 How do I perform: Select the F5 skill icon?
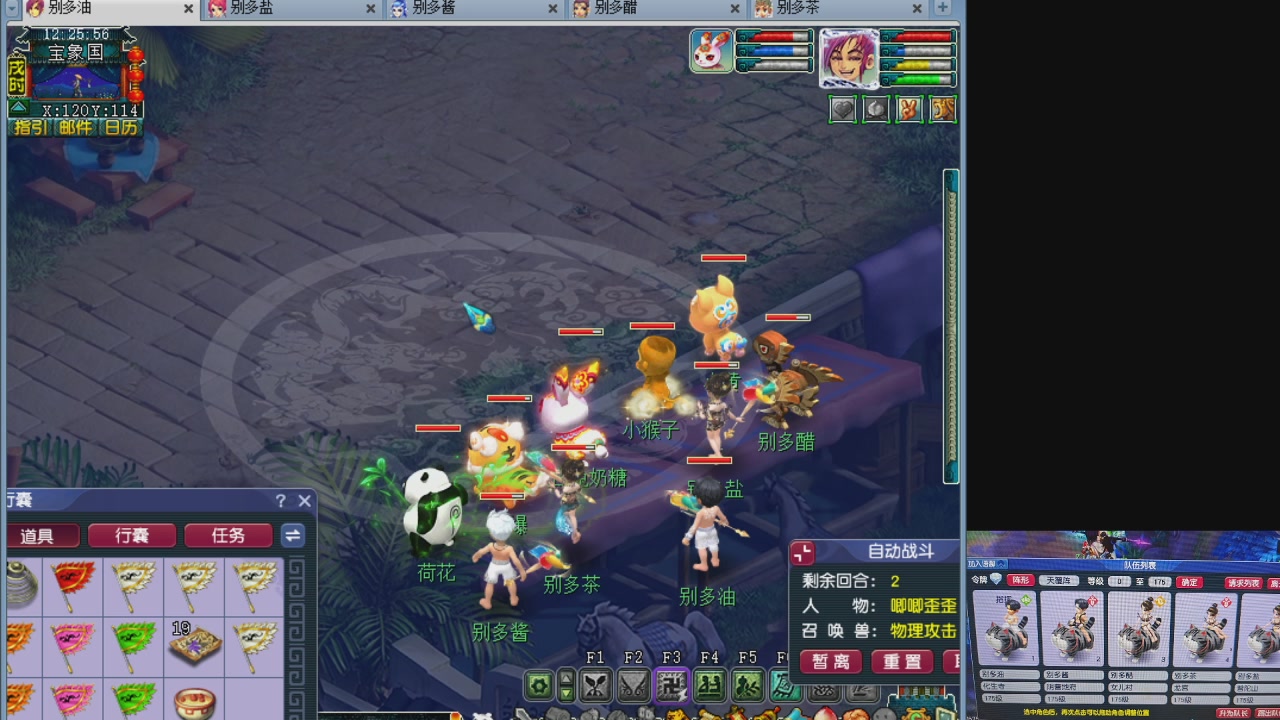coord(748,684)
